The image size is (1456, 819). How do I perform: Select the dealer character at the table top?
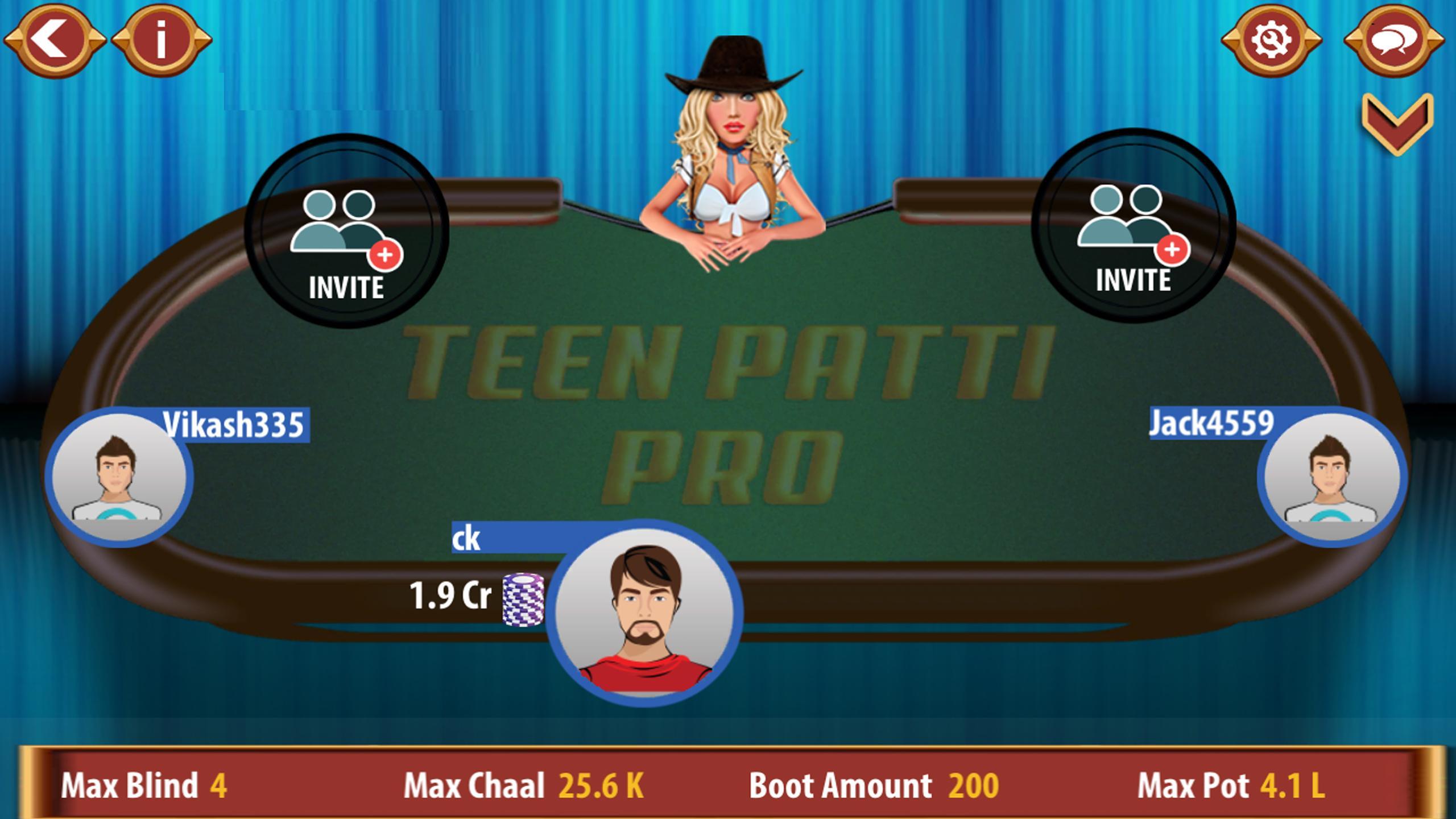click(x=734, y=142)
